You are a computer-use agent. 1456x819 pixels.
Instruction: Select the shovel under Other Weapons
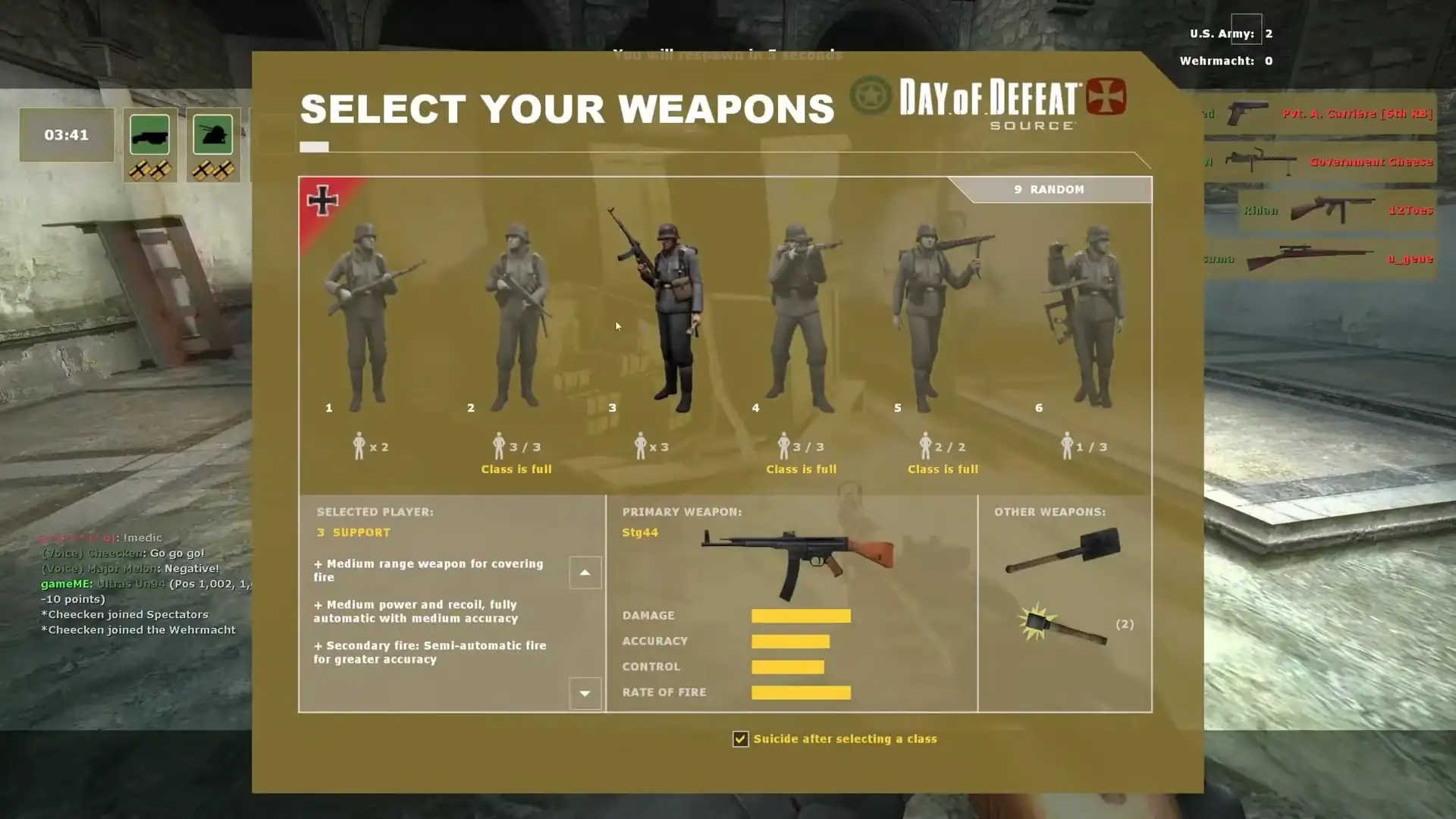1062,551
